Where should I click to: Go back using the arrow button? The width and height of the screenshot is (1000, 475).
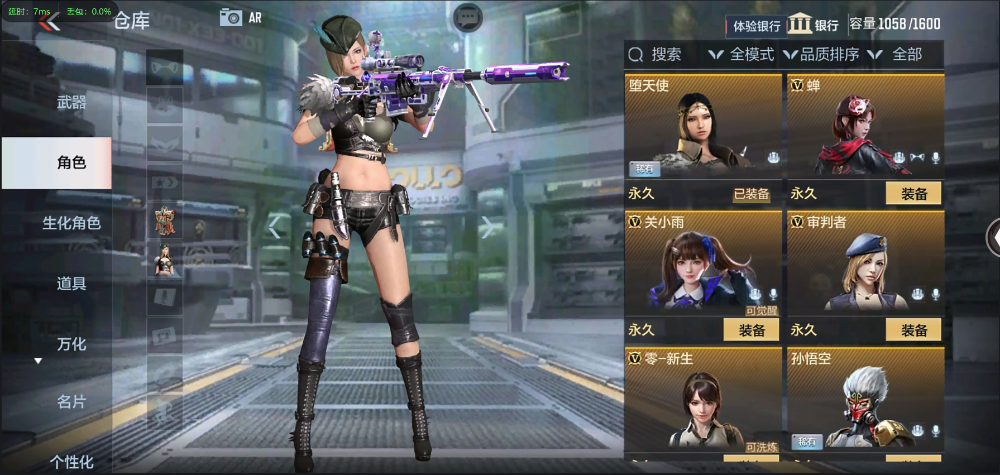49,21
